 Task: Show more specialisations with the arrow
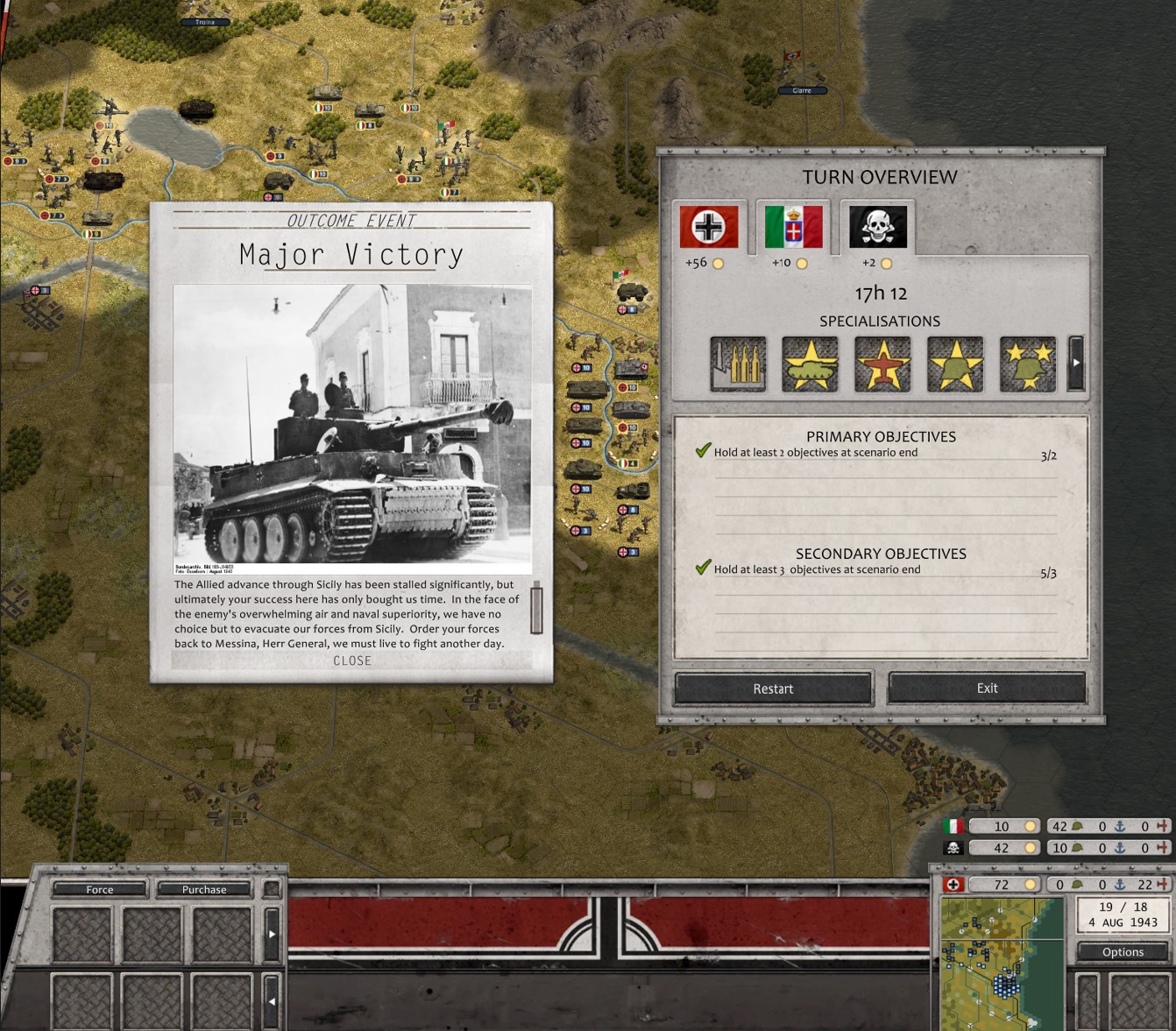tap(1076, 363)
